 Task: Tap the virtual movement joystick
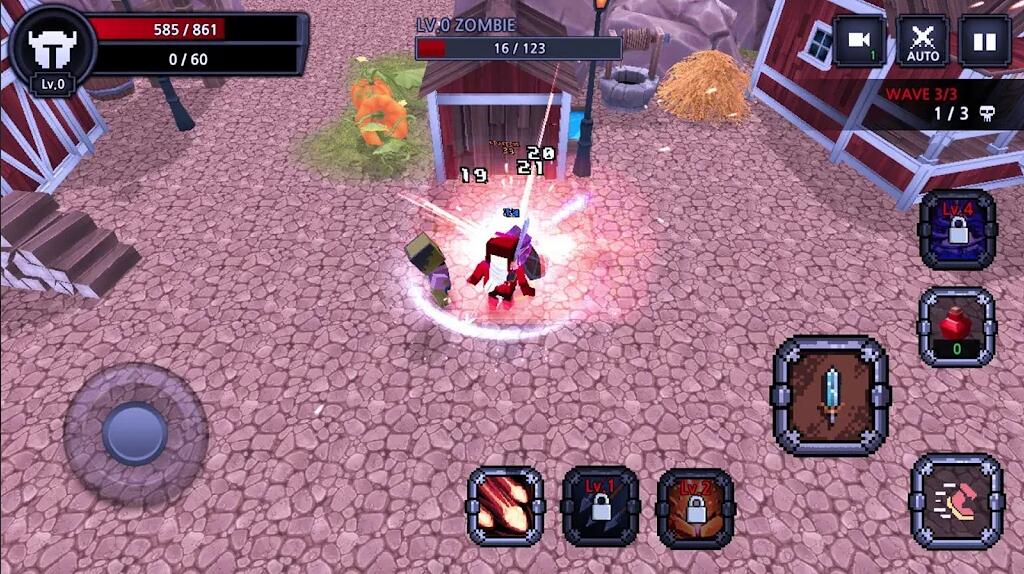[x=135, y=433]
